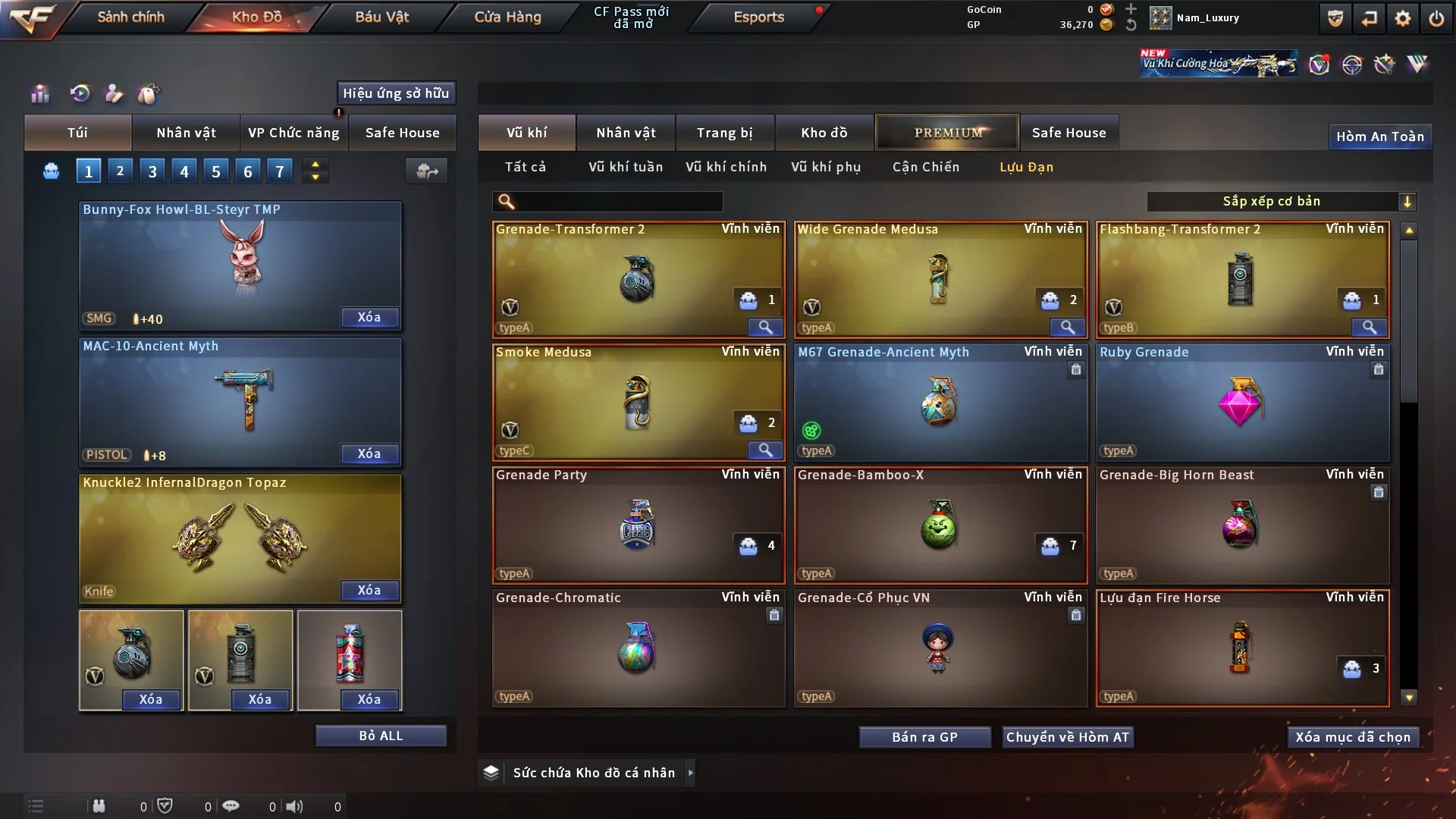The height and width of the screenshot is (819, 1456).
Task: Open the Esports section
Action: pos(758,17)
